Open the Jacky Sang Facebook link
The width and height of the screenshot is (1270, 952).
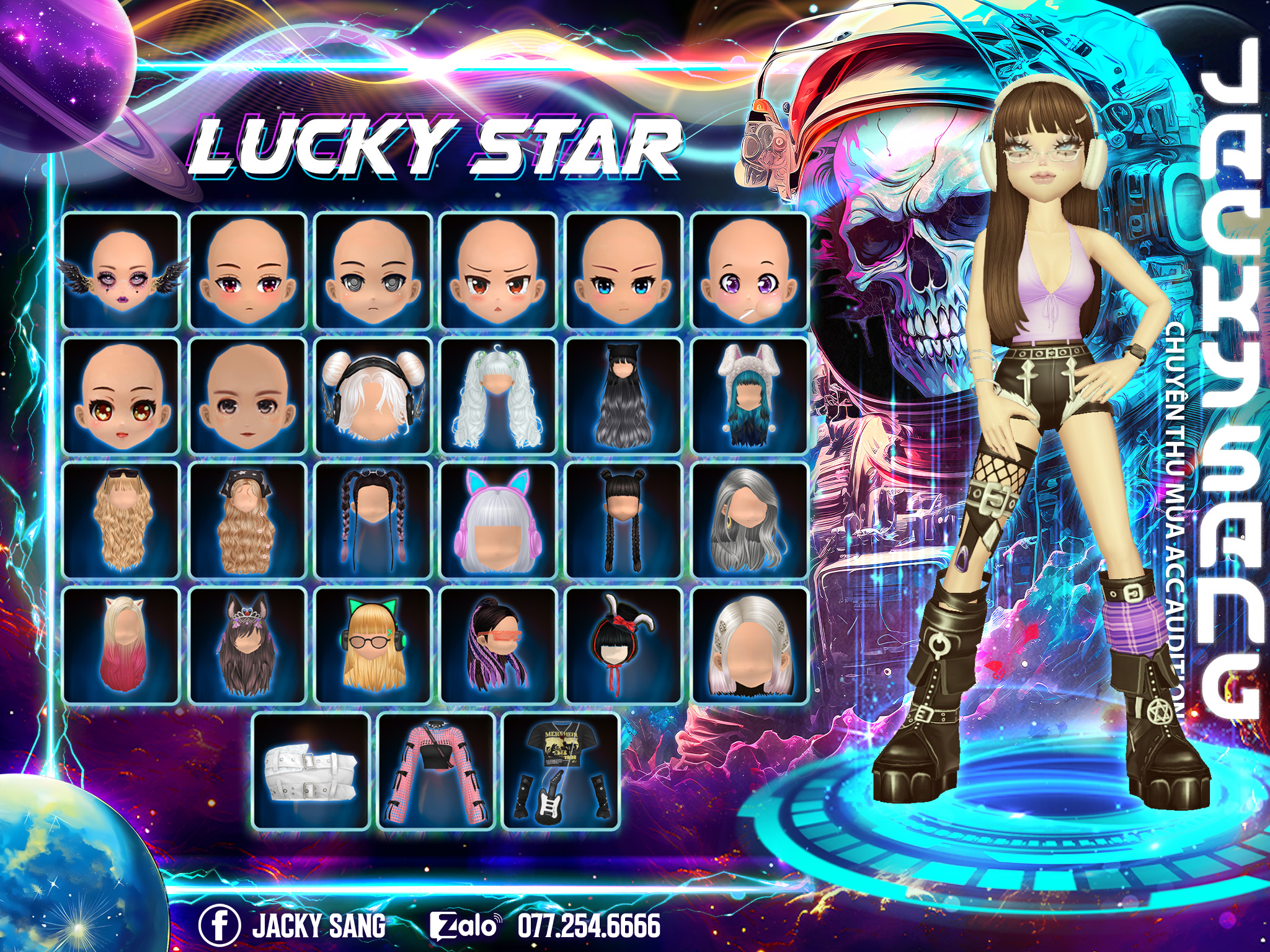293,925
